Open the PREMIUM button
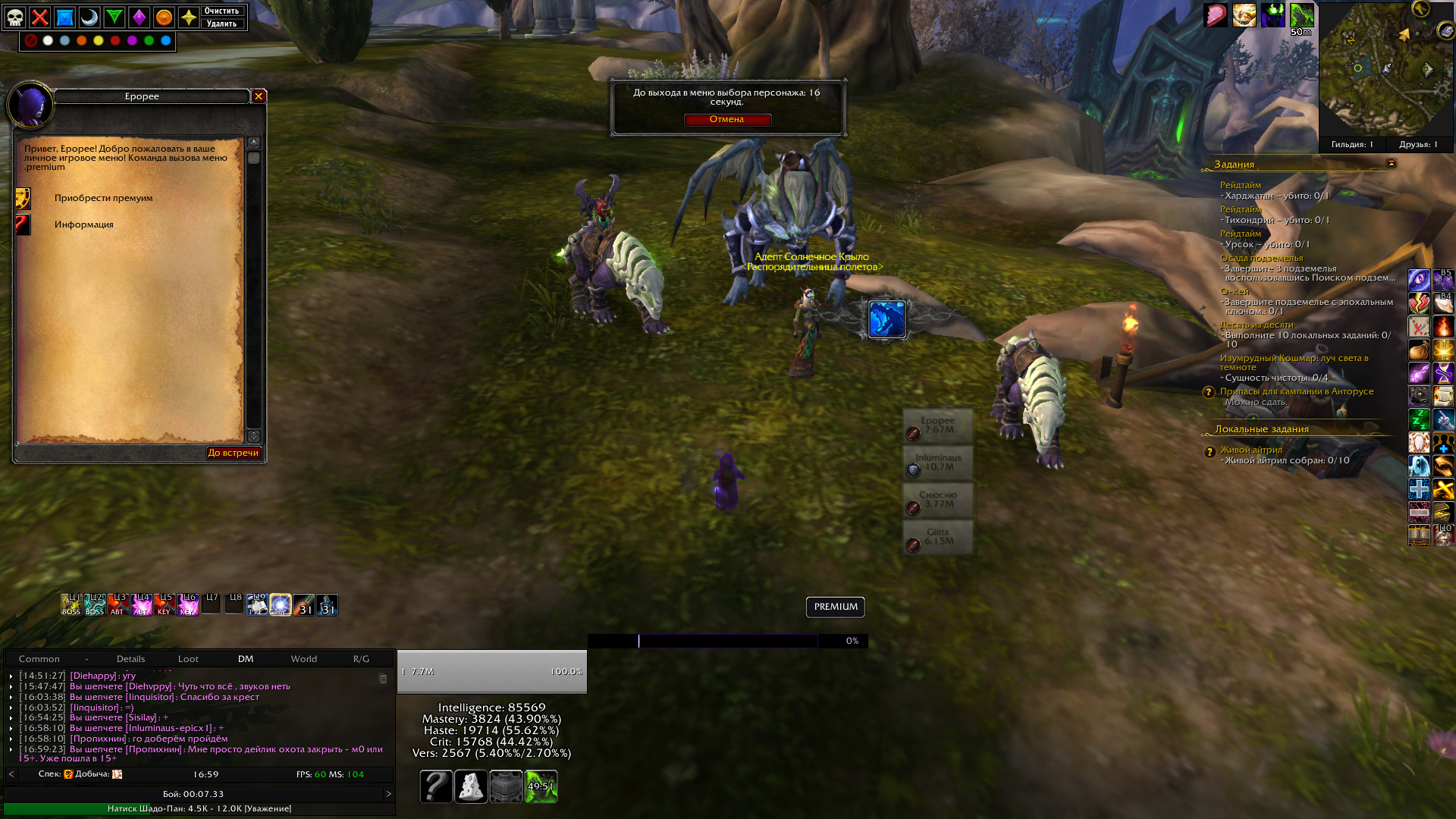This screenshot has width=1456, height=819. tap(835, 607)
